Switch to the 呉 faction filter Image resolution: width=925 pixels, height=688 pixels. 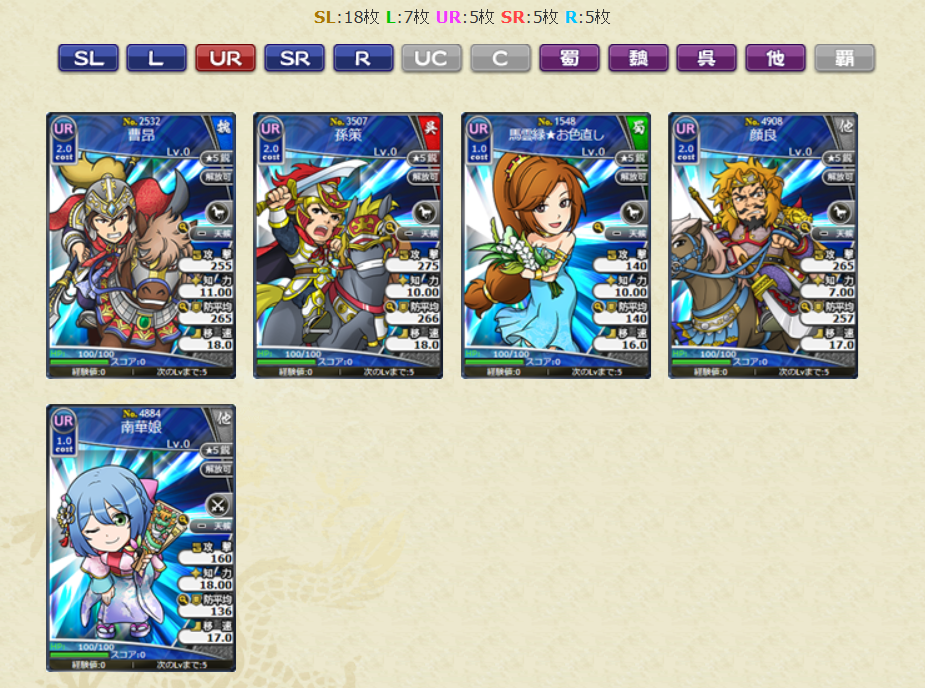coord(706,58)
